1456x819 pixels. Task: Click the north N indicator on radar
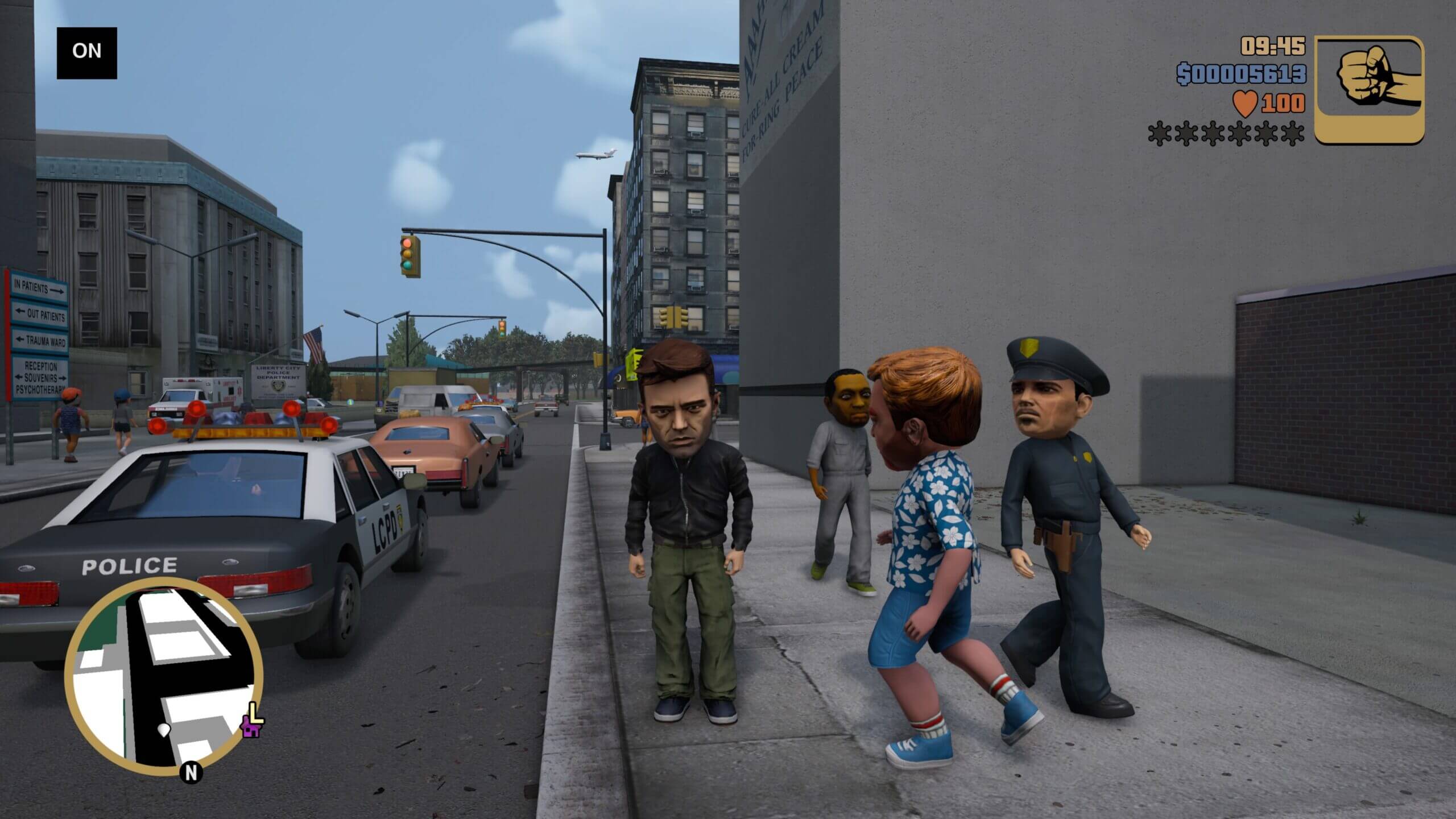point(191,772)
